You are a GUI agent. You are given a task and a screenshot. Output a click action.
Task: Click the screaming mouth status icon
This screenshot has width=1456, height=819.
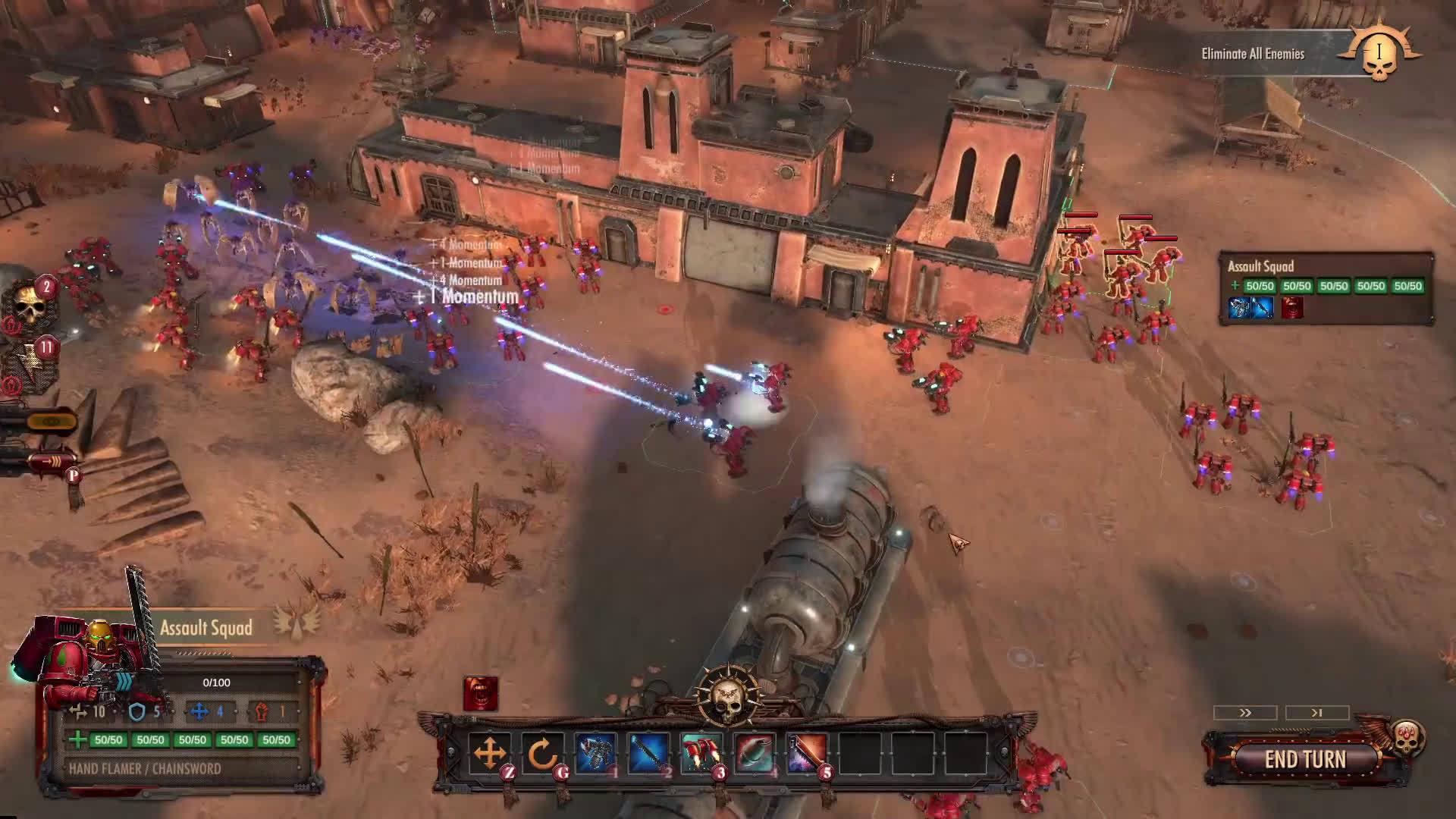[481, 694]
